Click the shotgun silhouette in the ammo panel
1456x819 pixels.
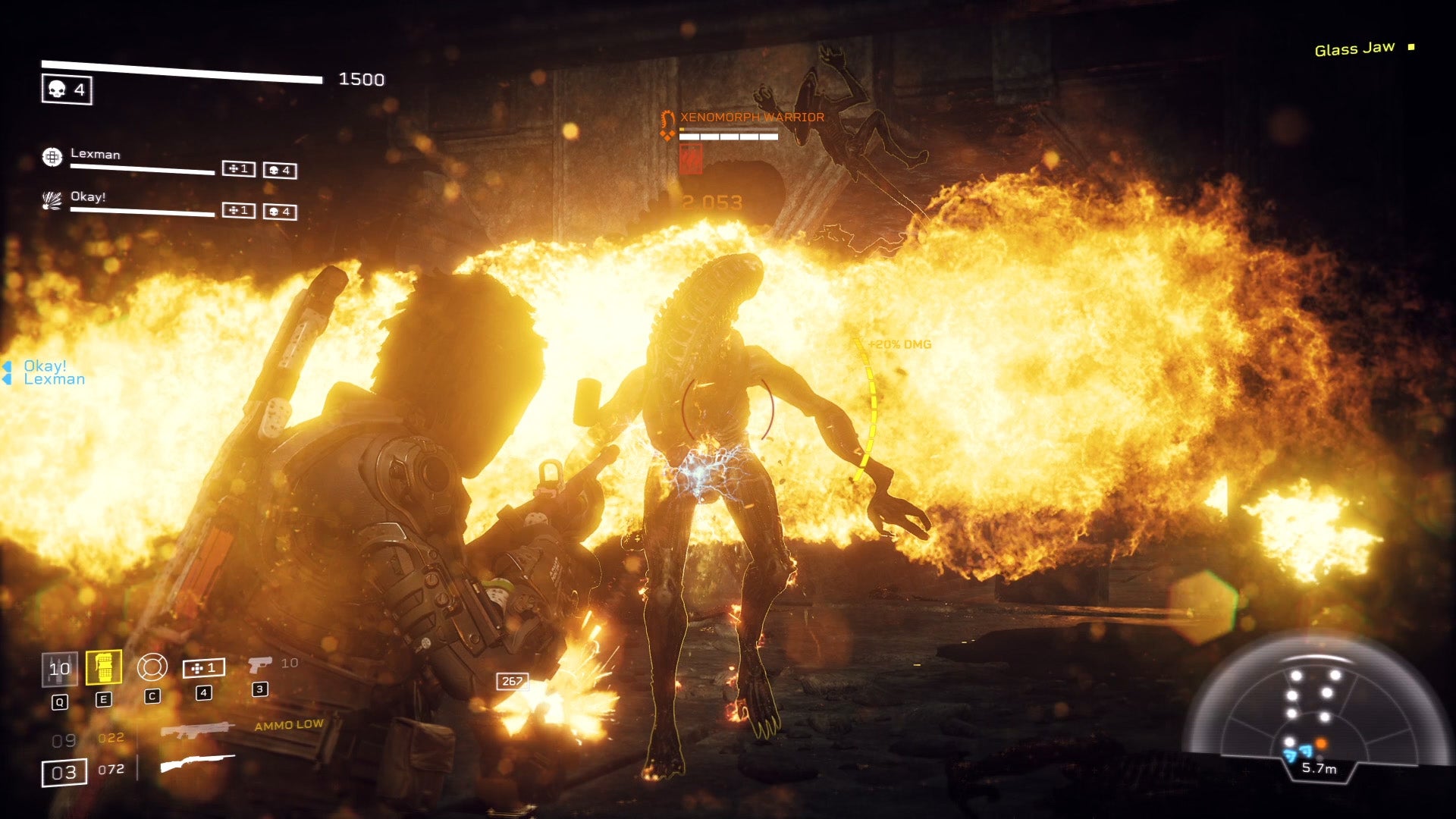tap(196, 762)
